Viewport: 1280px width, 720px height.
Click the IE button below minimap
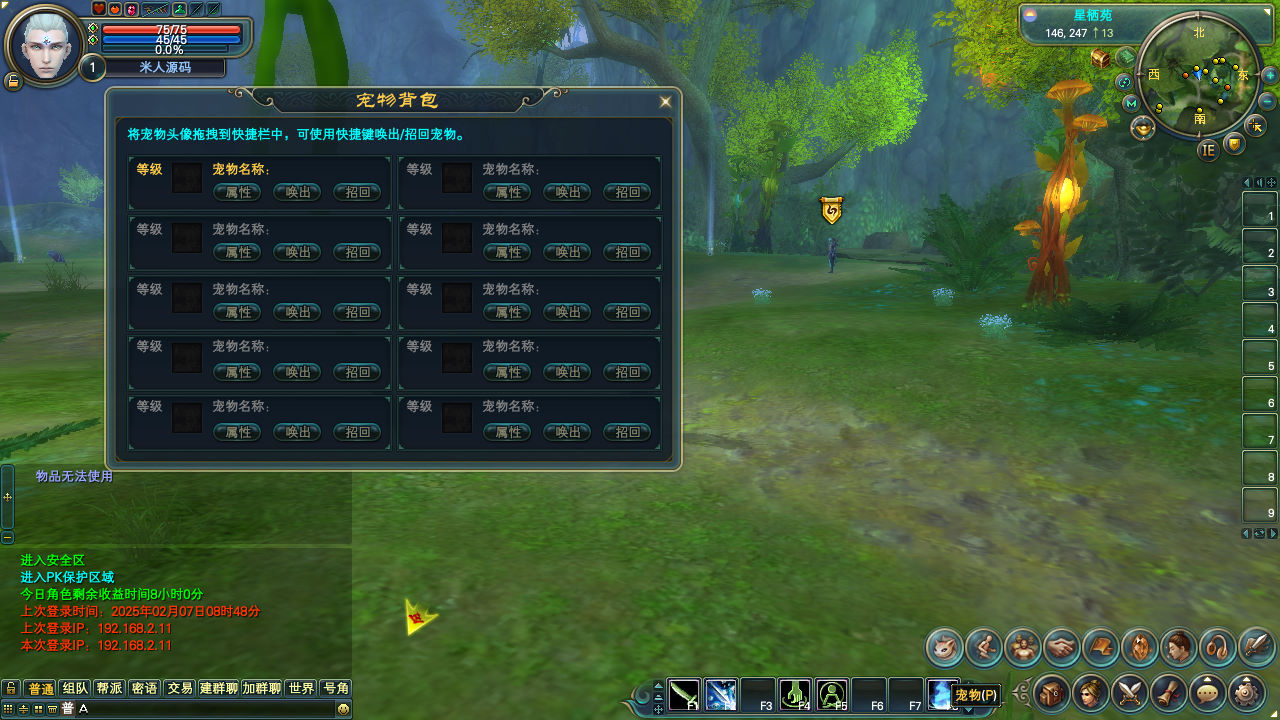point(1208,150)
